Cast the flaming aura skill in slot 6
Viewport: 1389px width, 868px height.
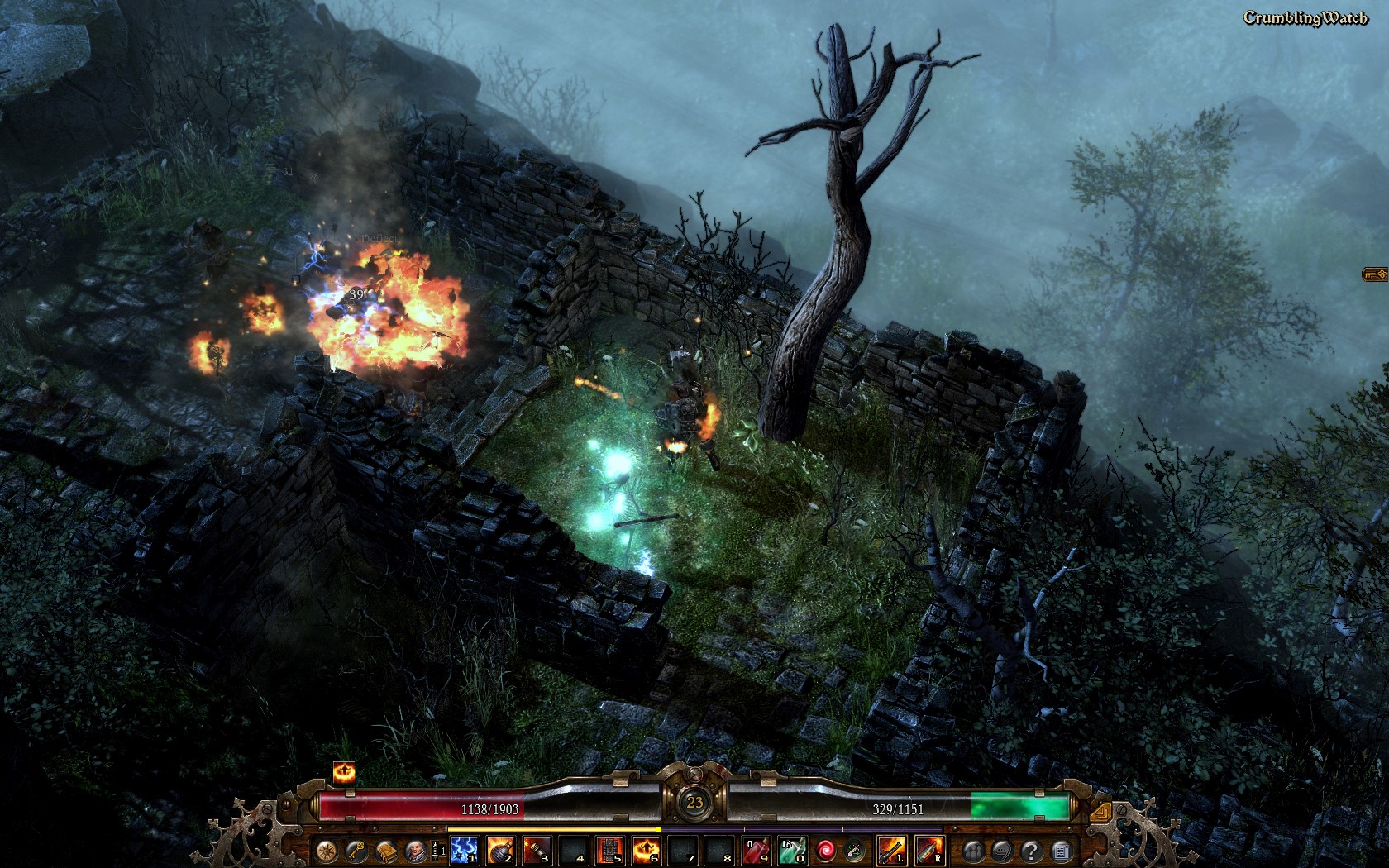tap(646, 850)
